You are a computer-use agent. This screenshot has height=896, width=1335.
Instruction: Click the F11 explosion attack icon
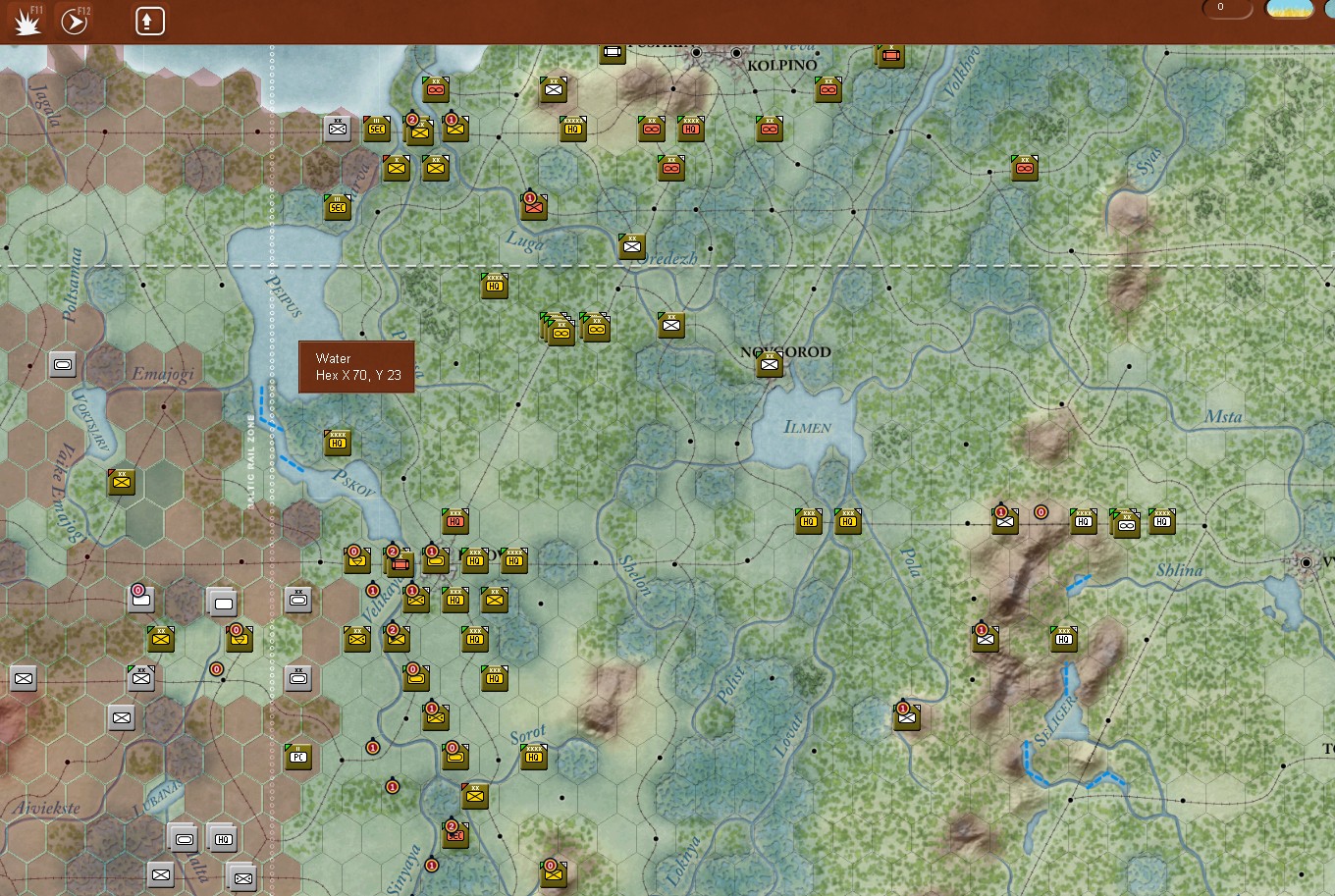tap(27, 20)
